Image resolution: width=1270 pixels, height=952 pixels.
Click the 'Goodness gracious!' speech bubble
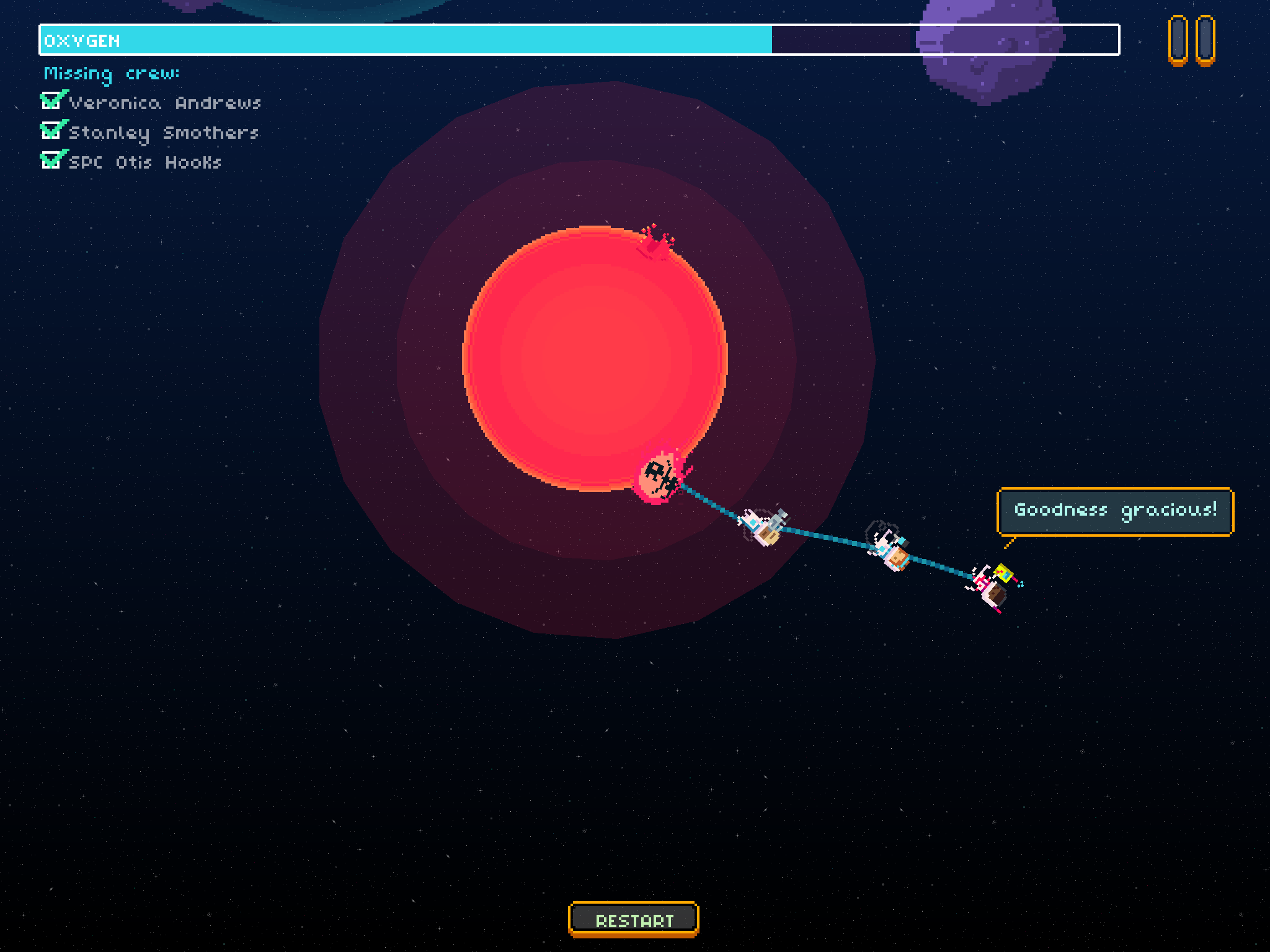(x=1115, y=510)
